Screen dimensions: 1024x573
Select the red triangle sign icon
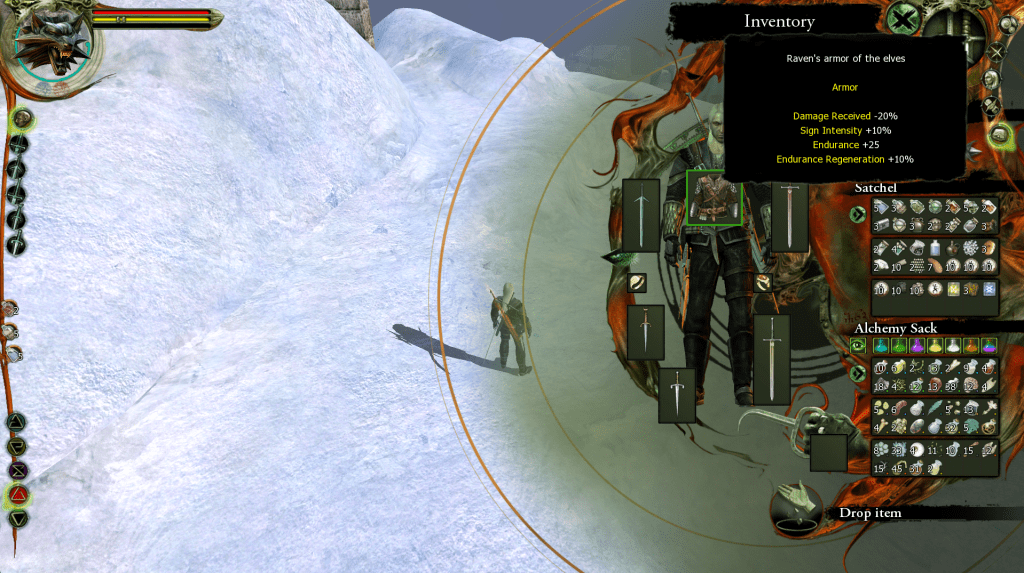pos(19,494)
